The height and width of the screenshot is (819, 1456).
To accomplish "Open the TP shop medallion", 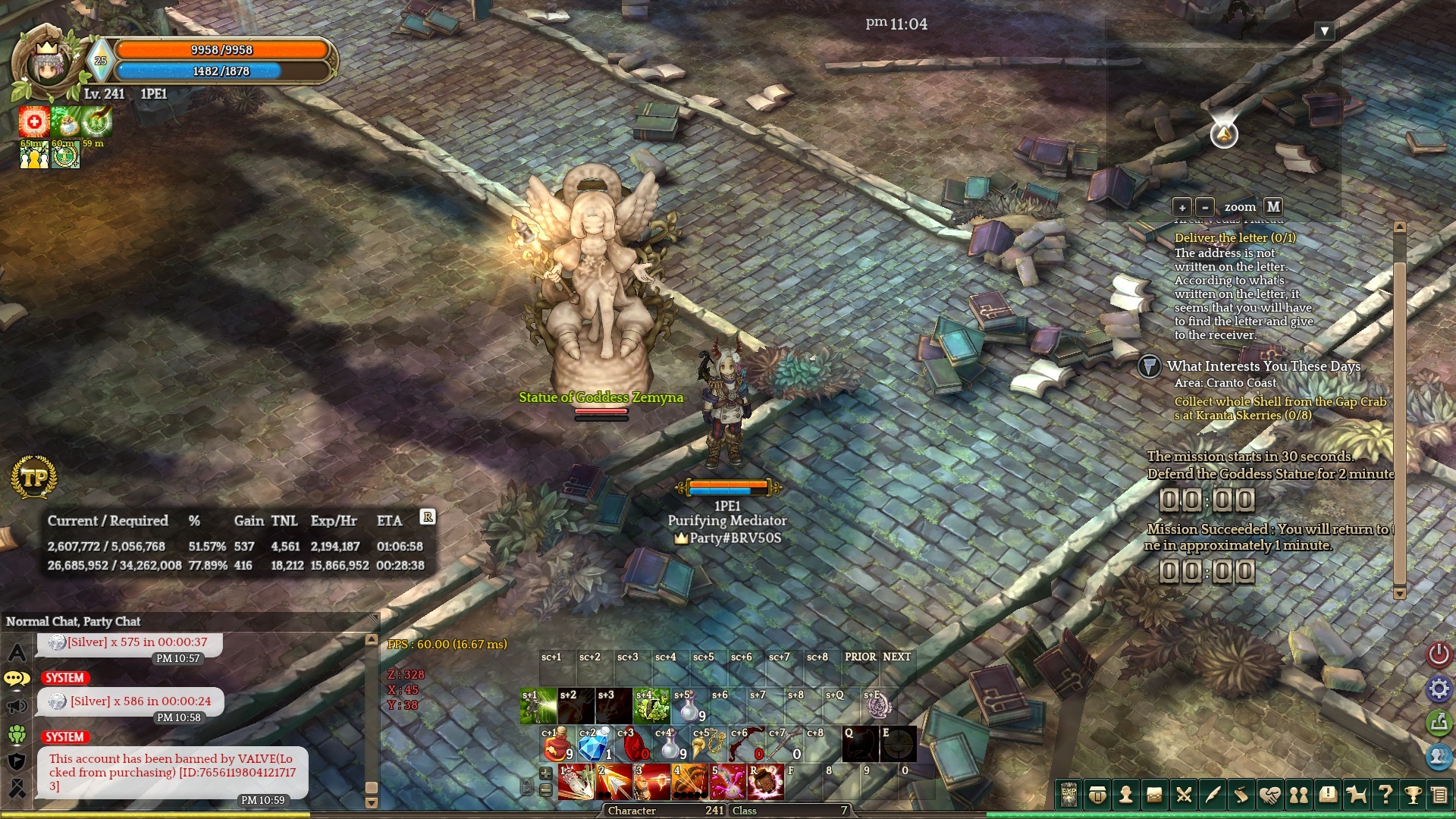I will (x=34, y=478).
